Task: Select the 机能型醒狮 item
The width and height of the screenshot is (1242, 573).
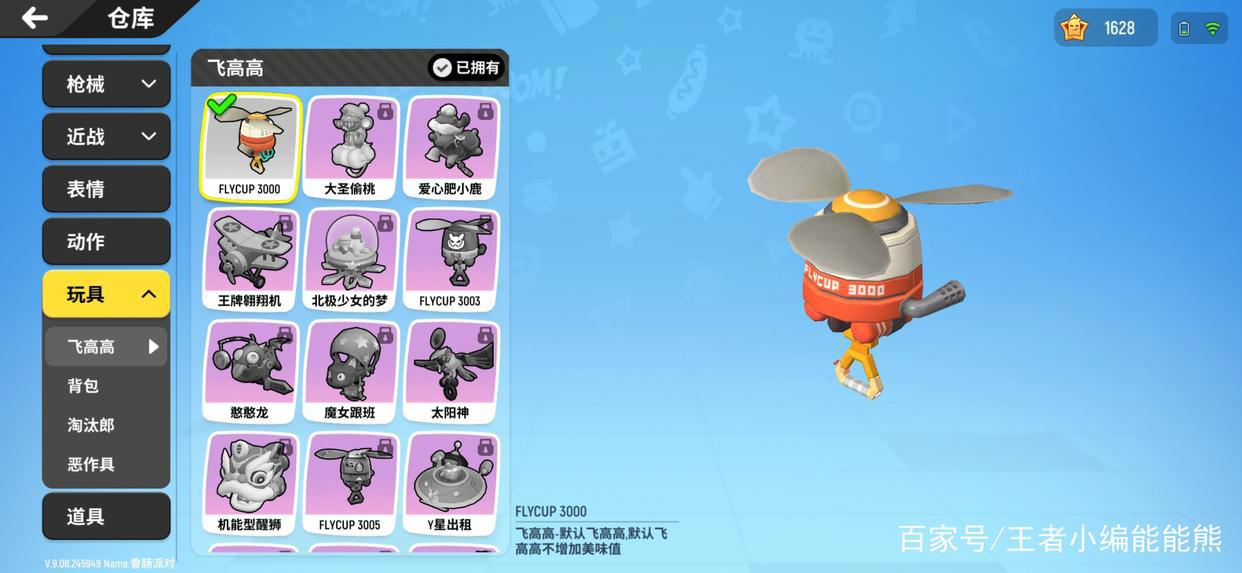Action: pos(249,484)
